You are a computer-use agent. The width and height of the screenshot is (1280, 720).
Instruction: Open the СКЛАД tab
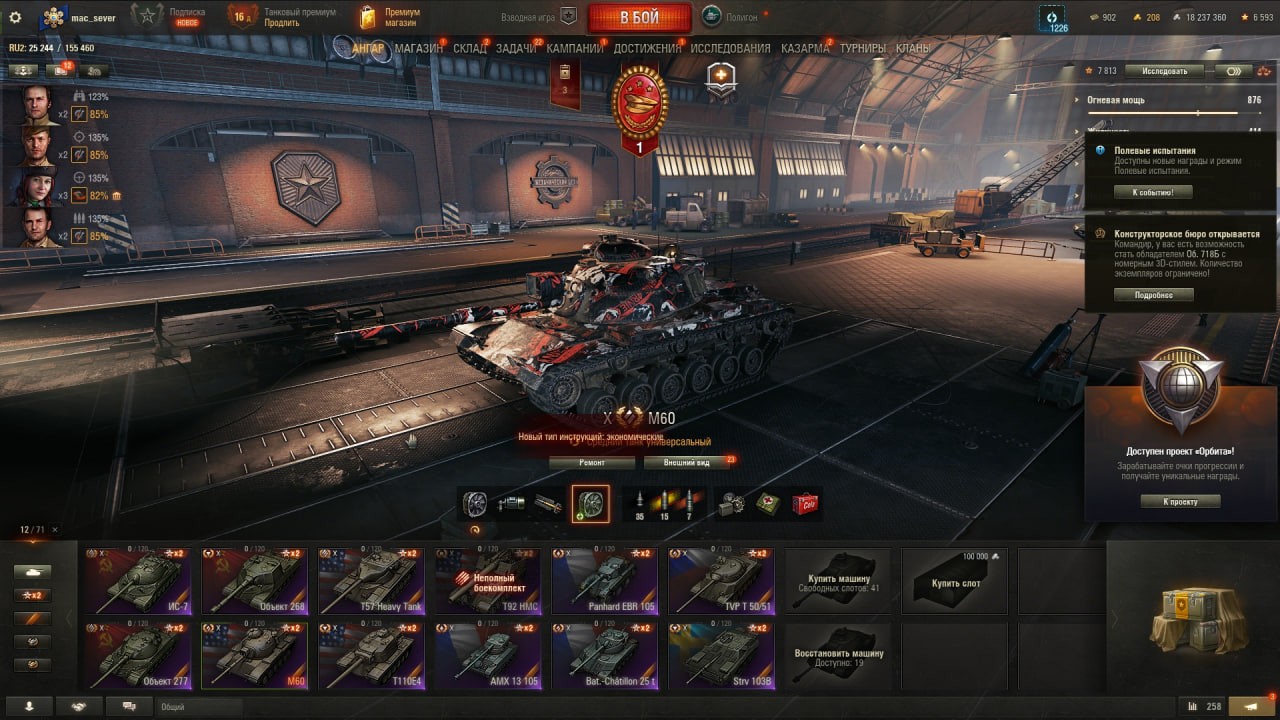point(470,48)
